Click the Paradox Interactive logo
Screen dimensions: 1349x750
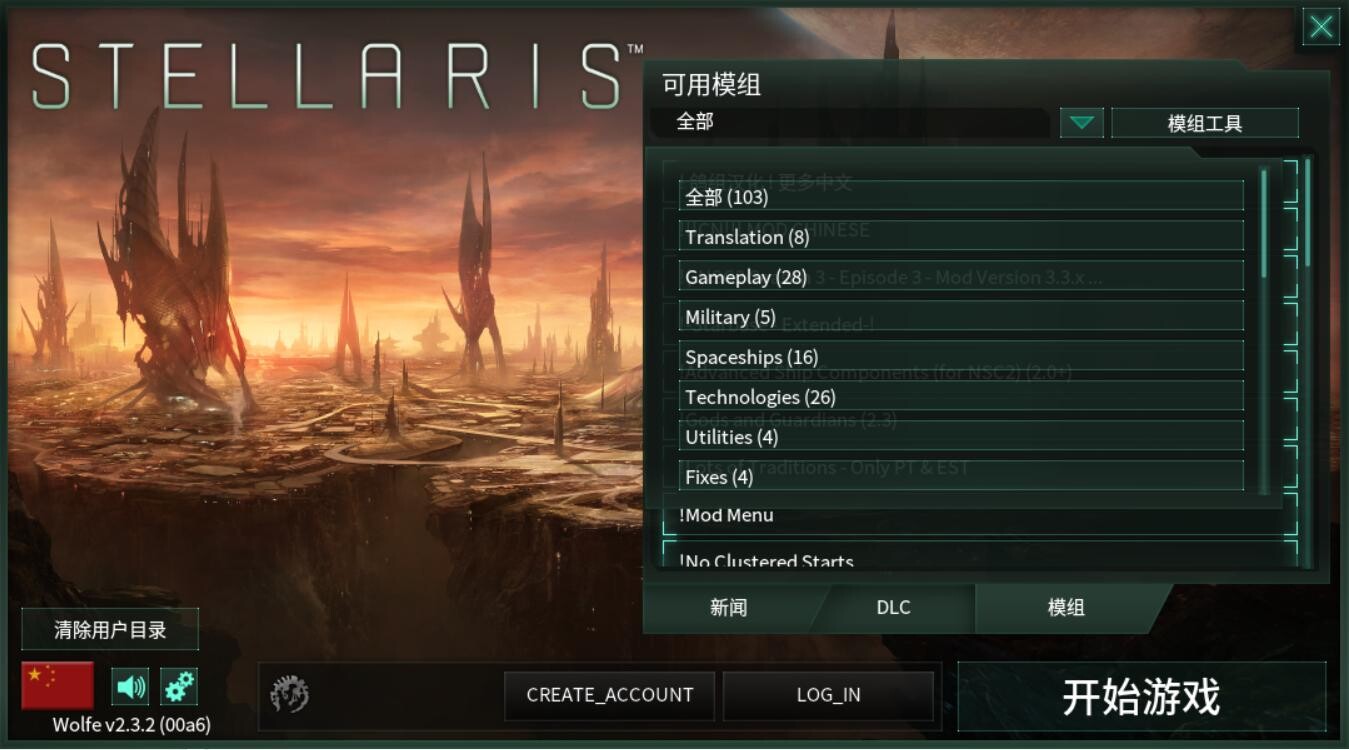coord(290,695)
